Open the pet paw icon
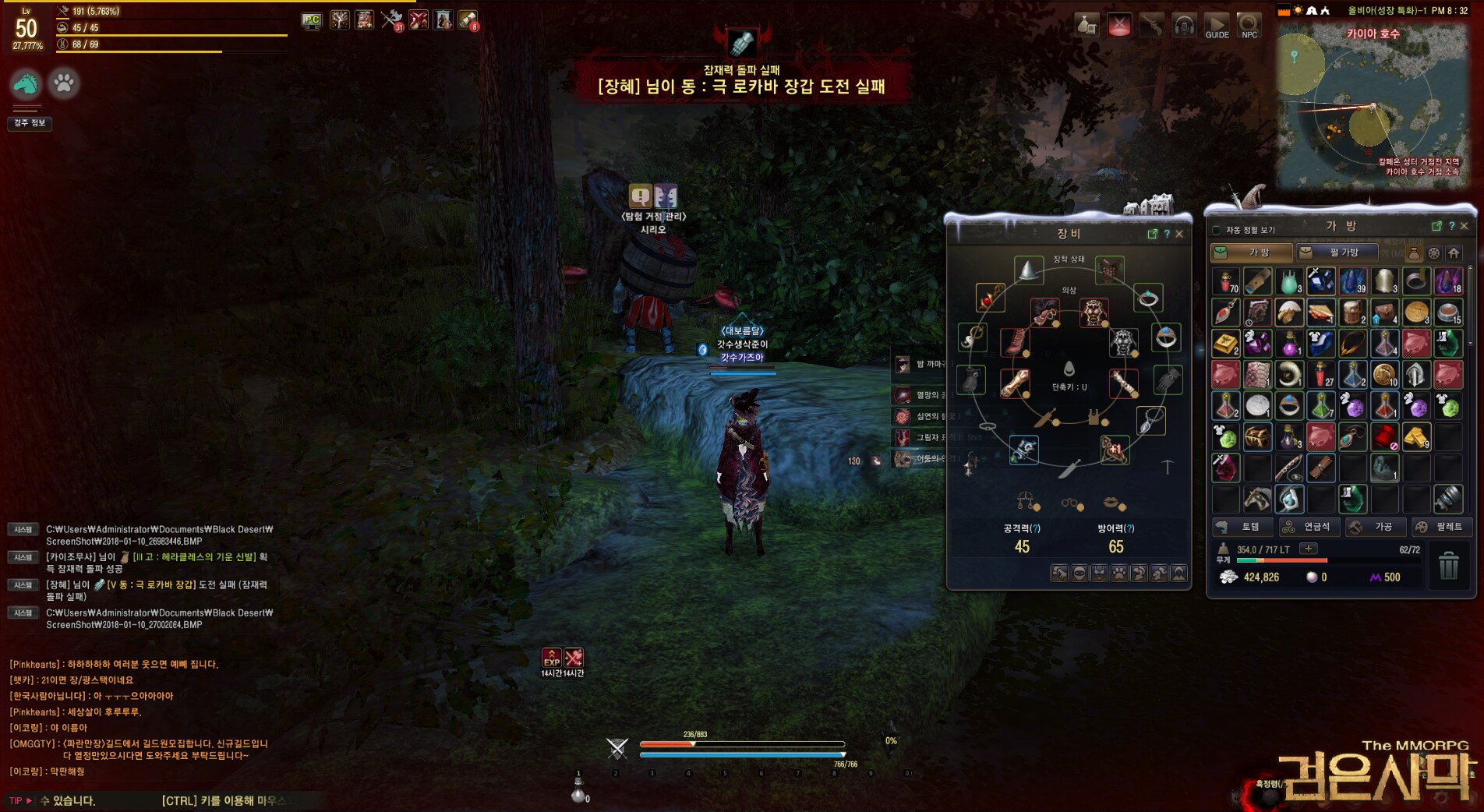 click(x=64, y=83)
